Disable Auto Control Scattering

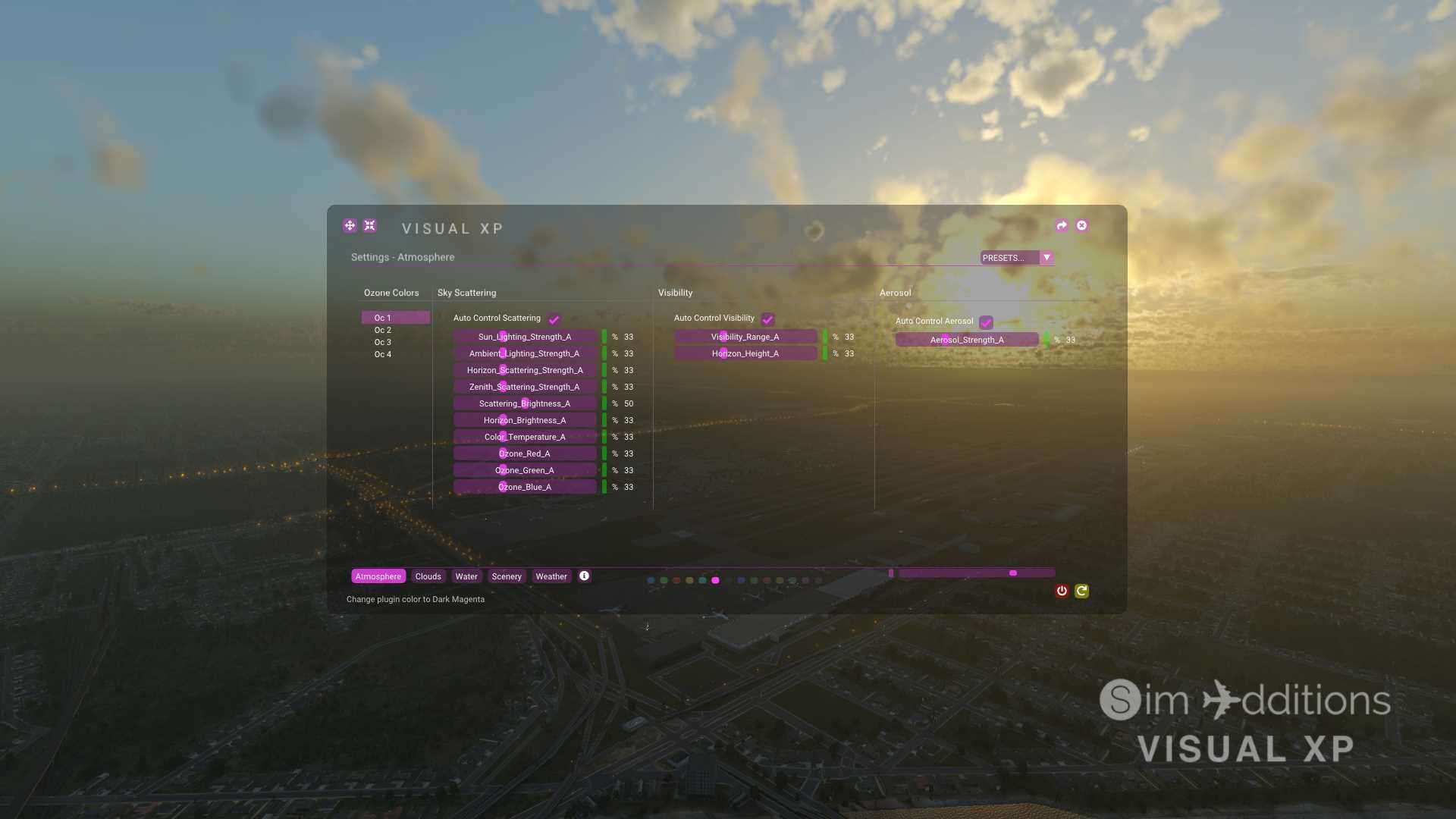(x=554, y=318)
